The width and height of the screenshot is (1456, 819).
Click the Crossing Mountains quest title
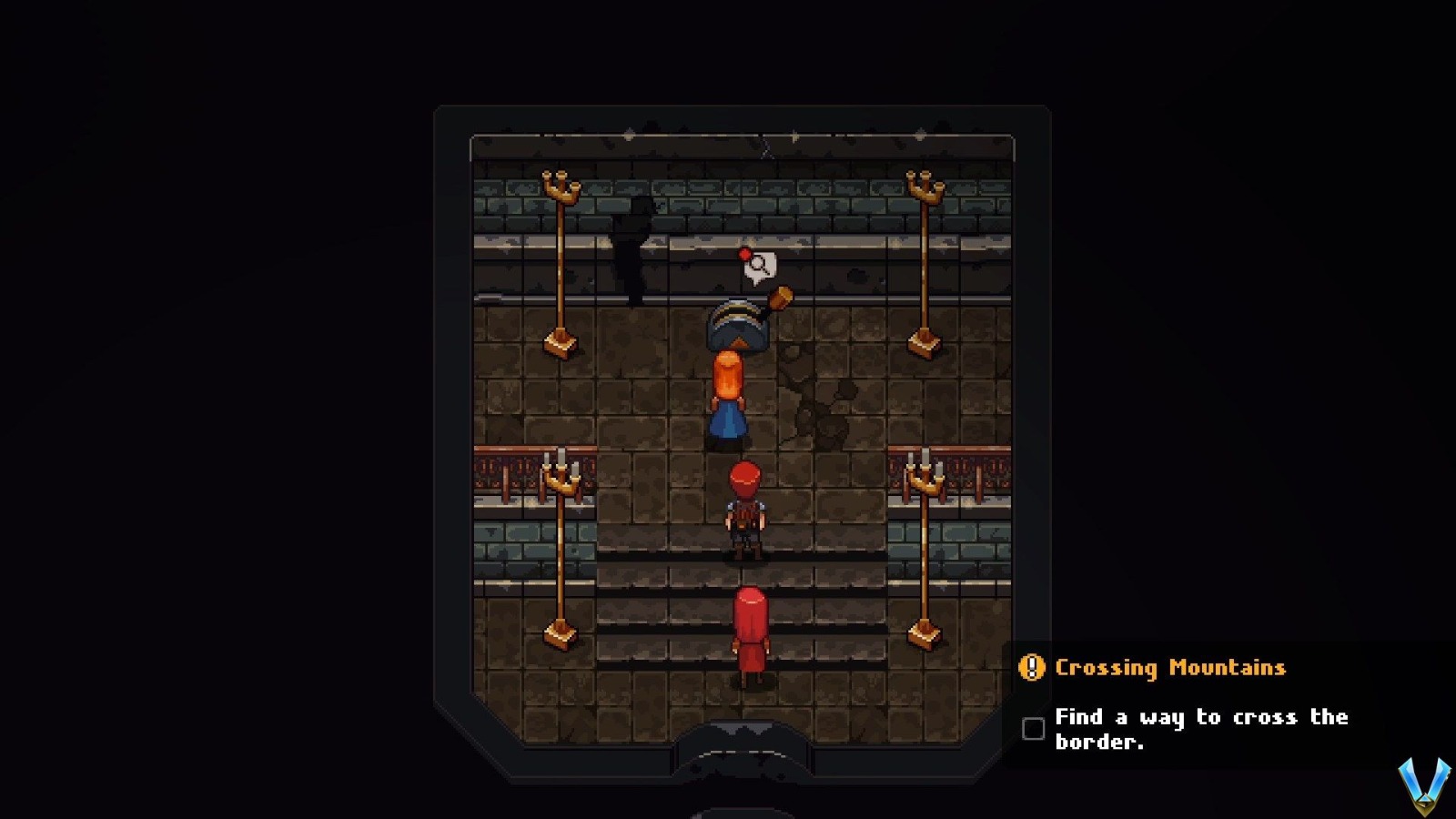tap(1169, 668)
